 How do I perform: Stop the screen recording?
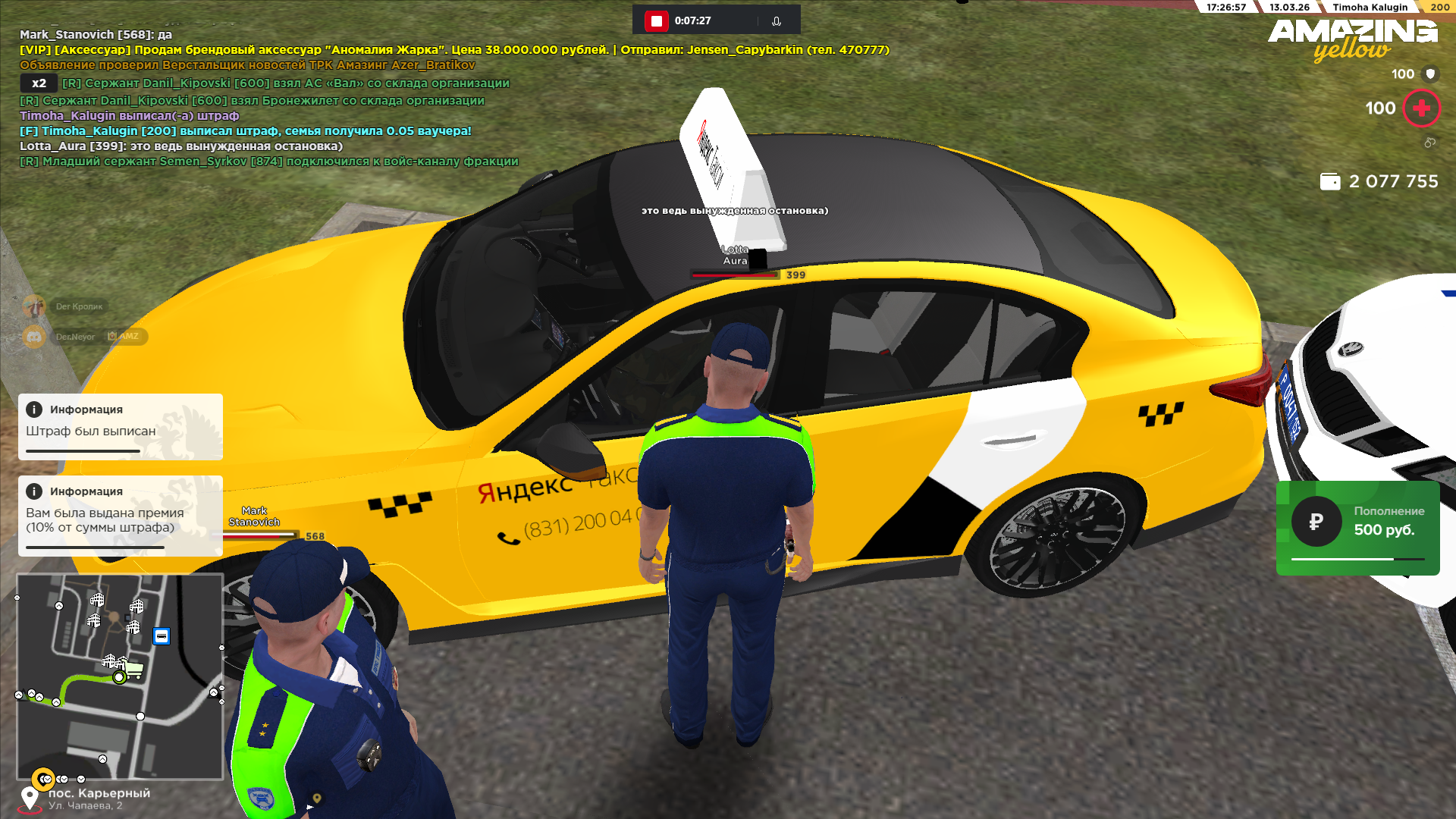[x=656, y=20]
